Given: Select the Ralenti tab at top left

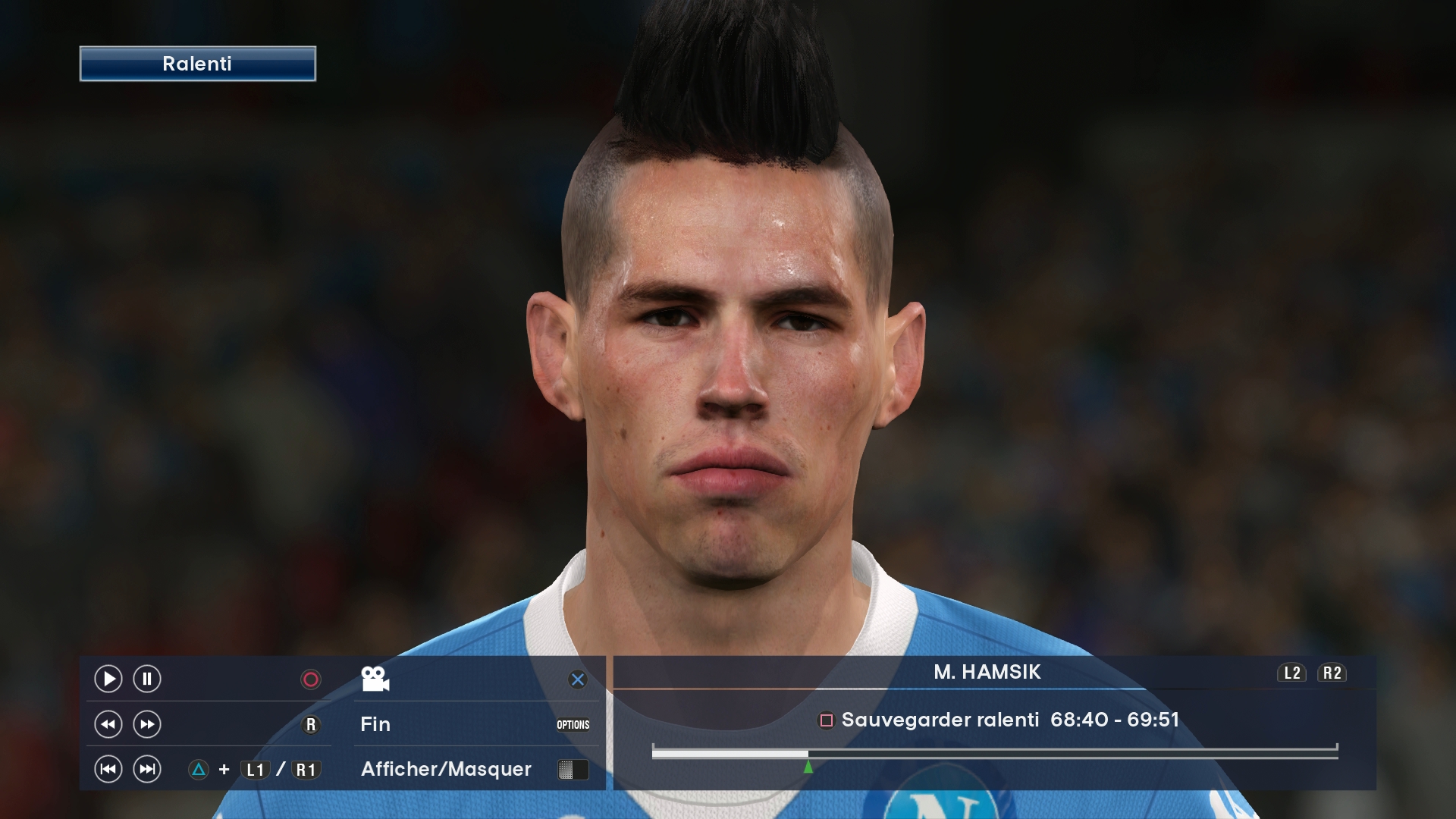Looking at the screenshot, I should pyautogui.click(x=196, y=64).
